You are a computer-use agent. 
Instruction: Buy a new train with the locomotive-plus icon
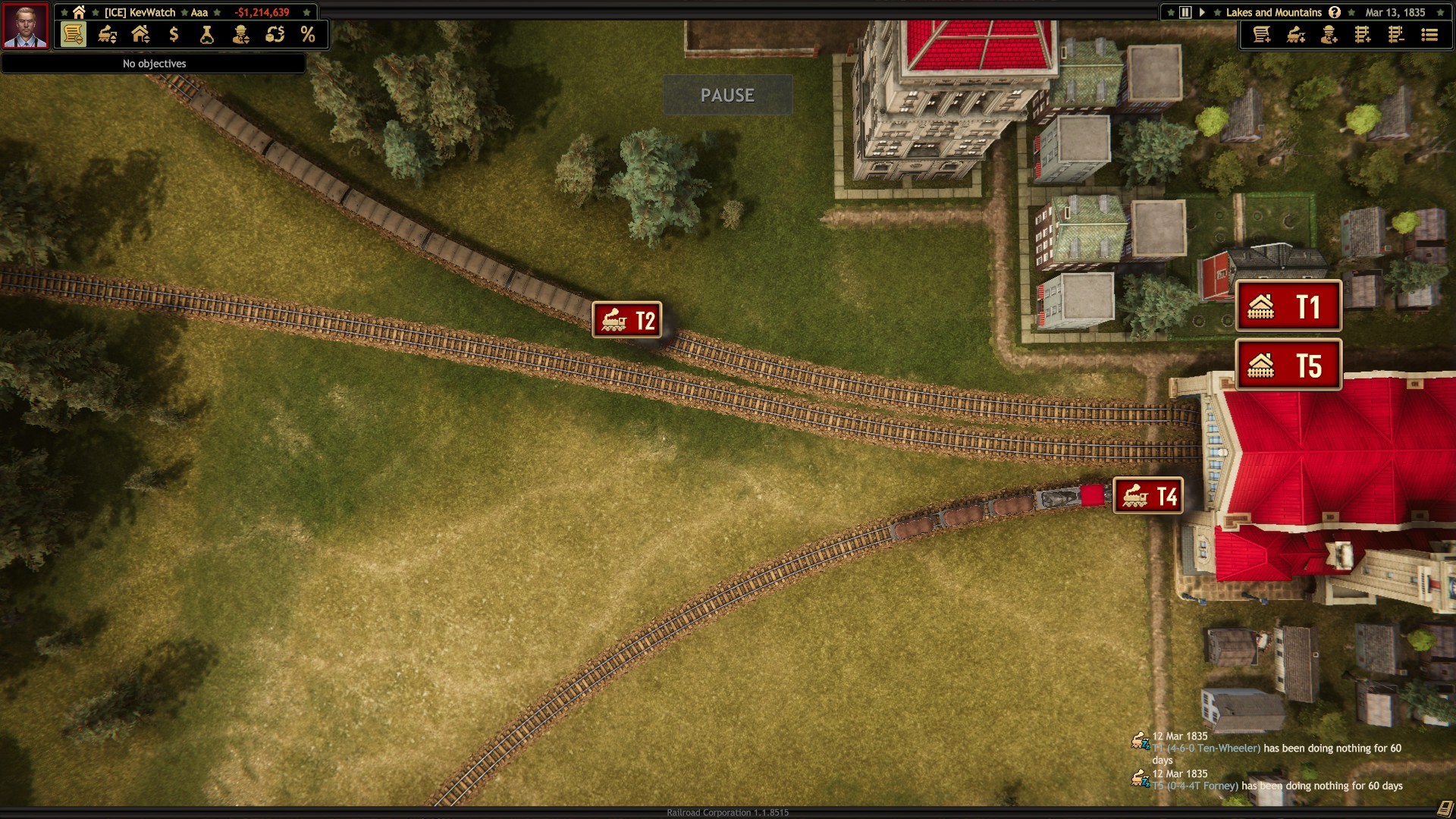pyautogui.click(x=1295, y=35)
